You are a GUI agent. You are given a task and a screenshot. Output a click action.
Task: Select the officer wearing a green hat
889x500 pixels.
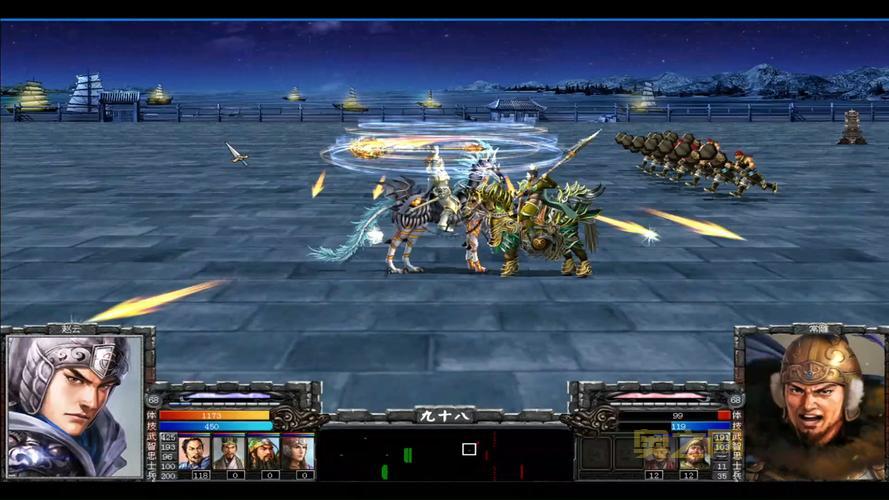click(x=228, y=452)
